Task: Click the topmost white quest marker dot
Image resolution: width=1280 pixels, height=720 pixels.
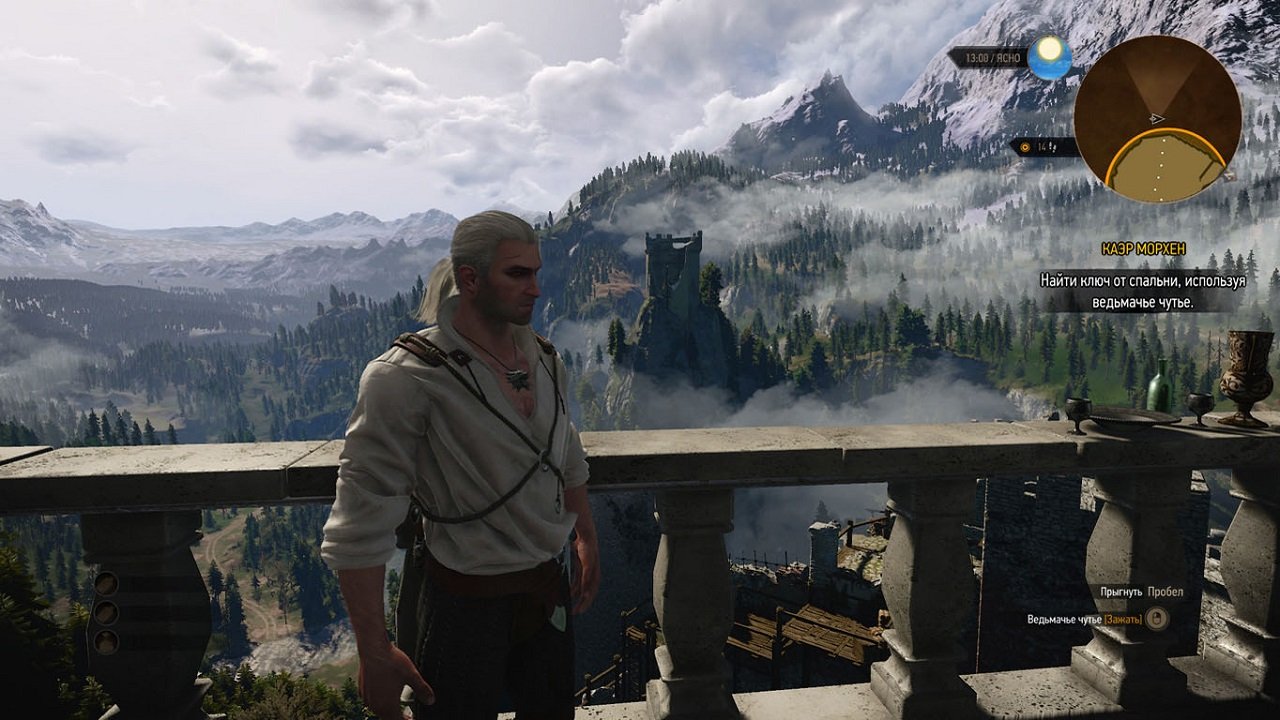Action: point(1165,140)
